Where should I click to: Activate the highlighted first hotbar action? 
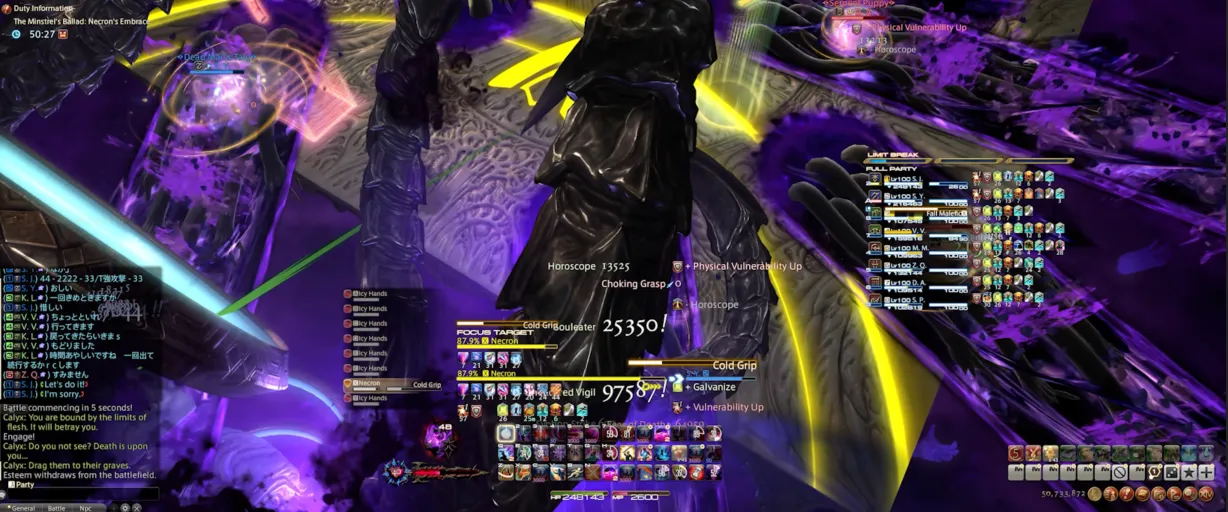point(506,433)
